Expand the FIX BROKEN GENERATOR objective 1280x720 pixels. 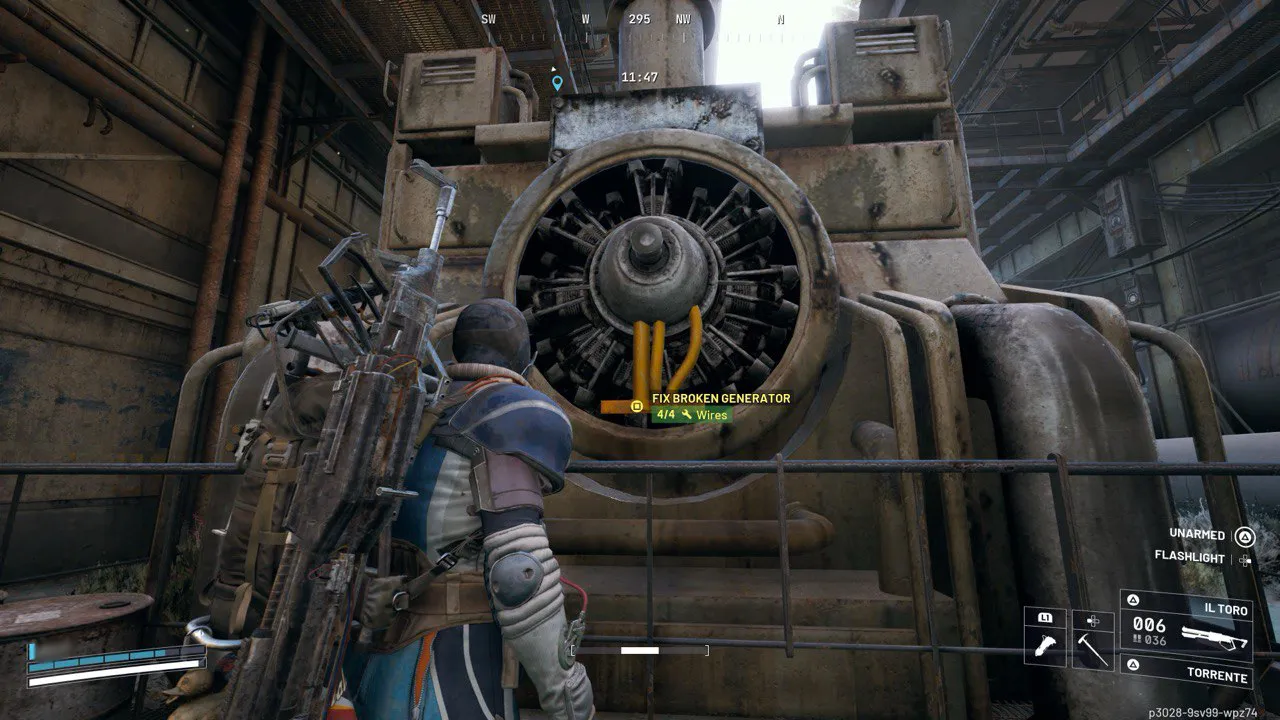coord(720,398)
